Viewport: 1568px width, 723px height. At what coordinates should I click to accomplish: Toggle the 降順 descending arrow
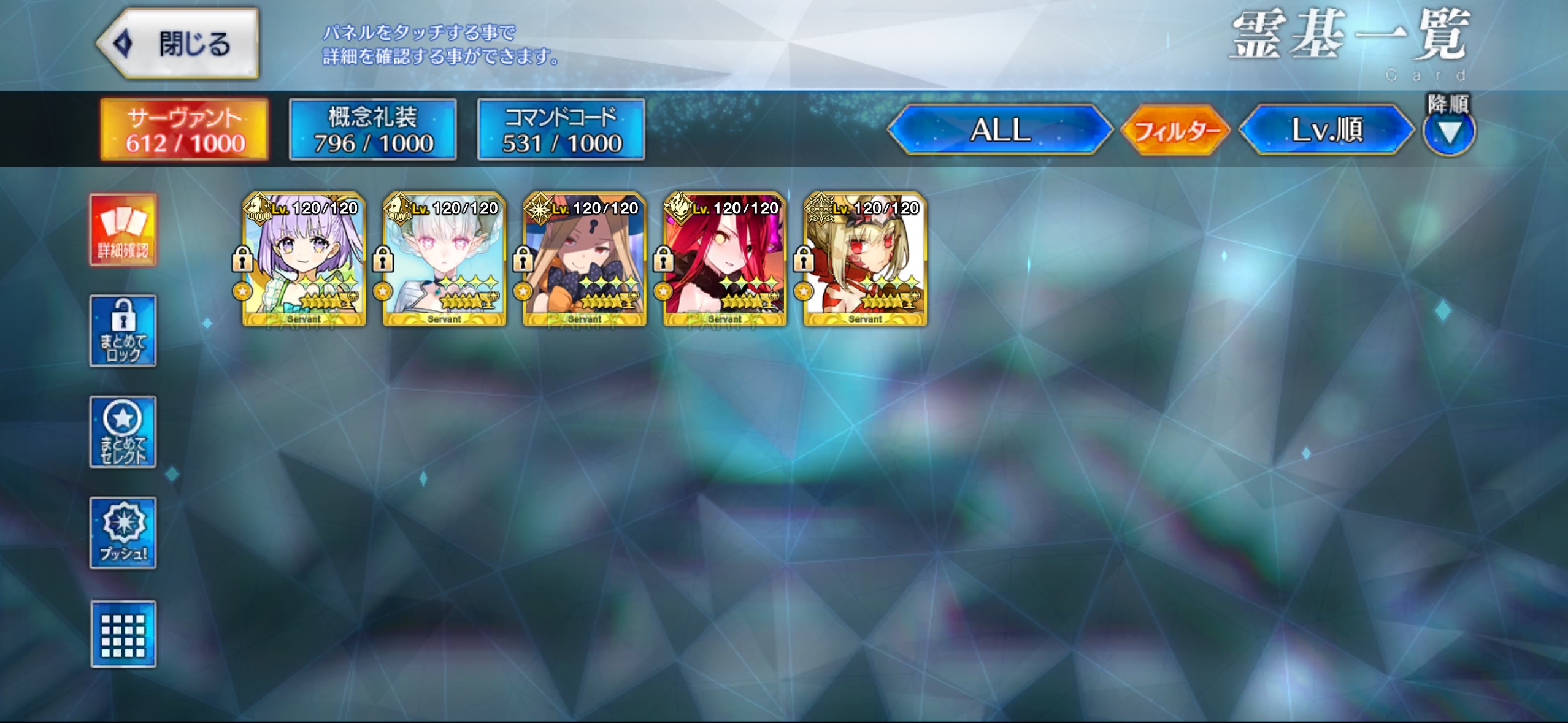(1448, 131)
